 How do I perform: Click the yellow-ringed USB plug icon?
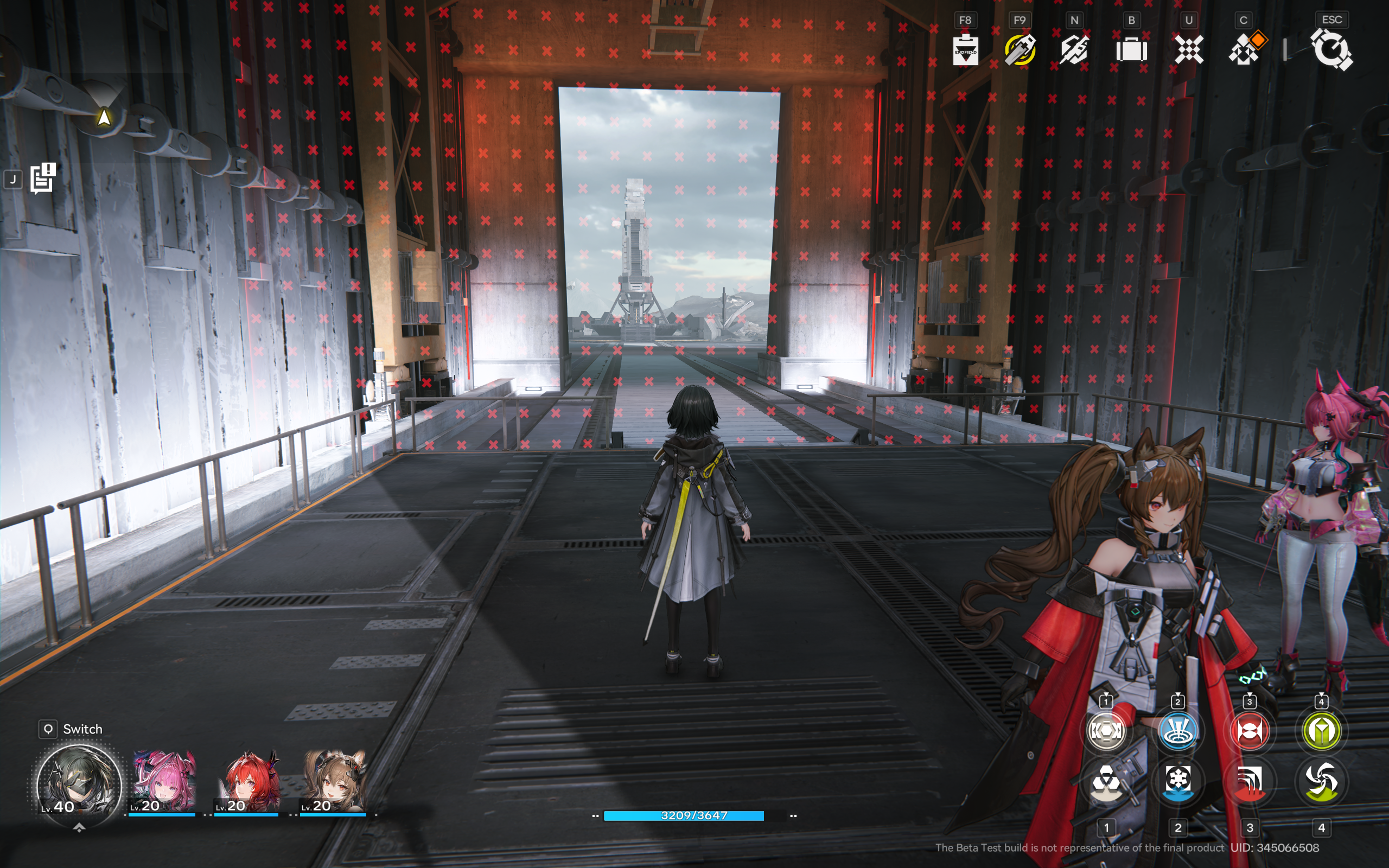[x=1020, y=50]
